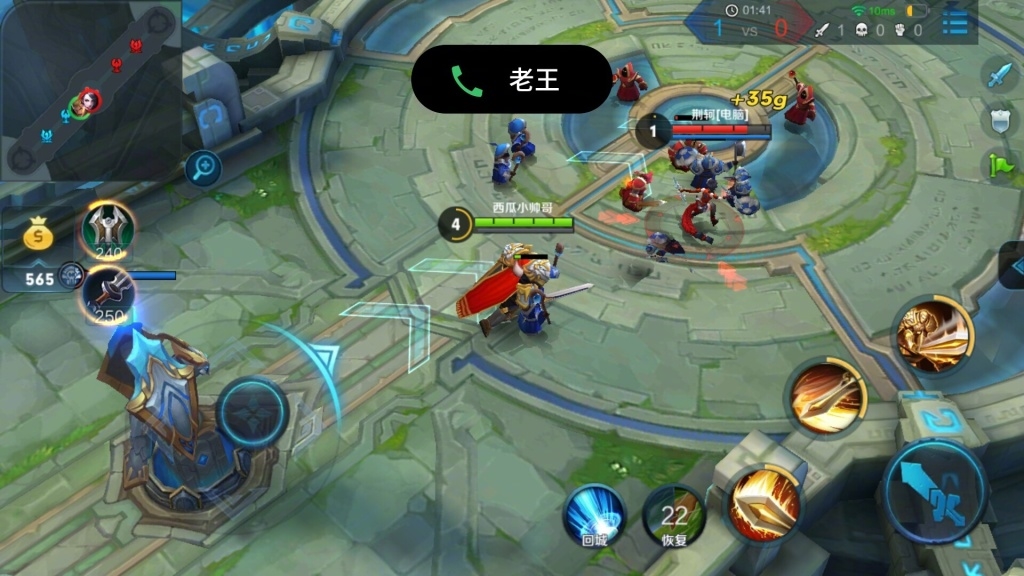Cast the fiery thrust skill in the middle
Image resolution: width=1024 pixels, height=576 pixels.
[x=825, y=397]
